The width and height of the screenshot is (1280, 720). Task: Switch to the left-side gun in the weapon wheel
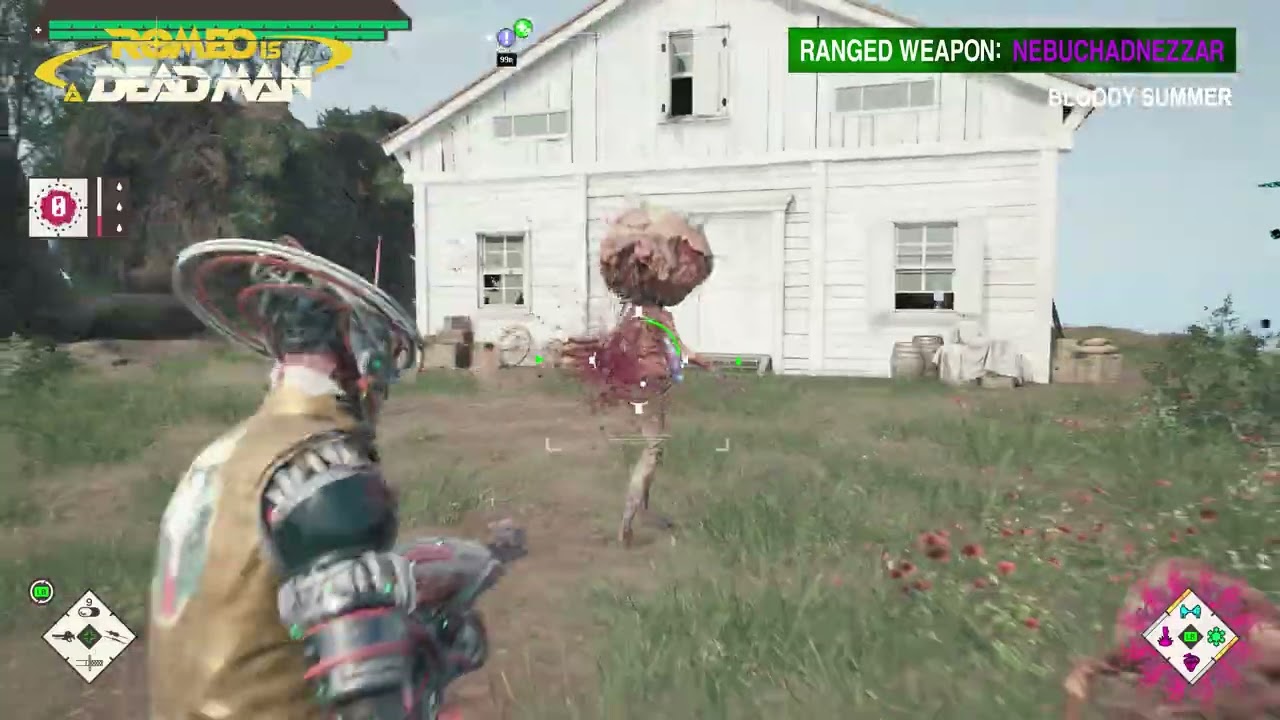[63, 636]
